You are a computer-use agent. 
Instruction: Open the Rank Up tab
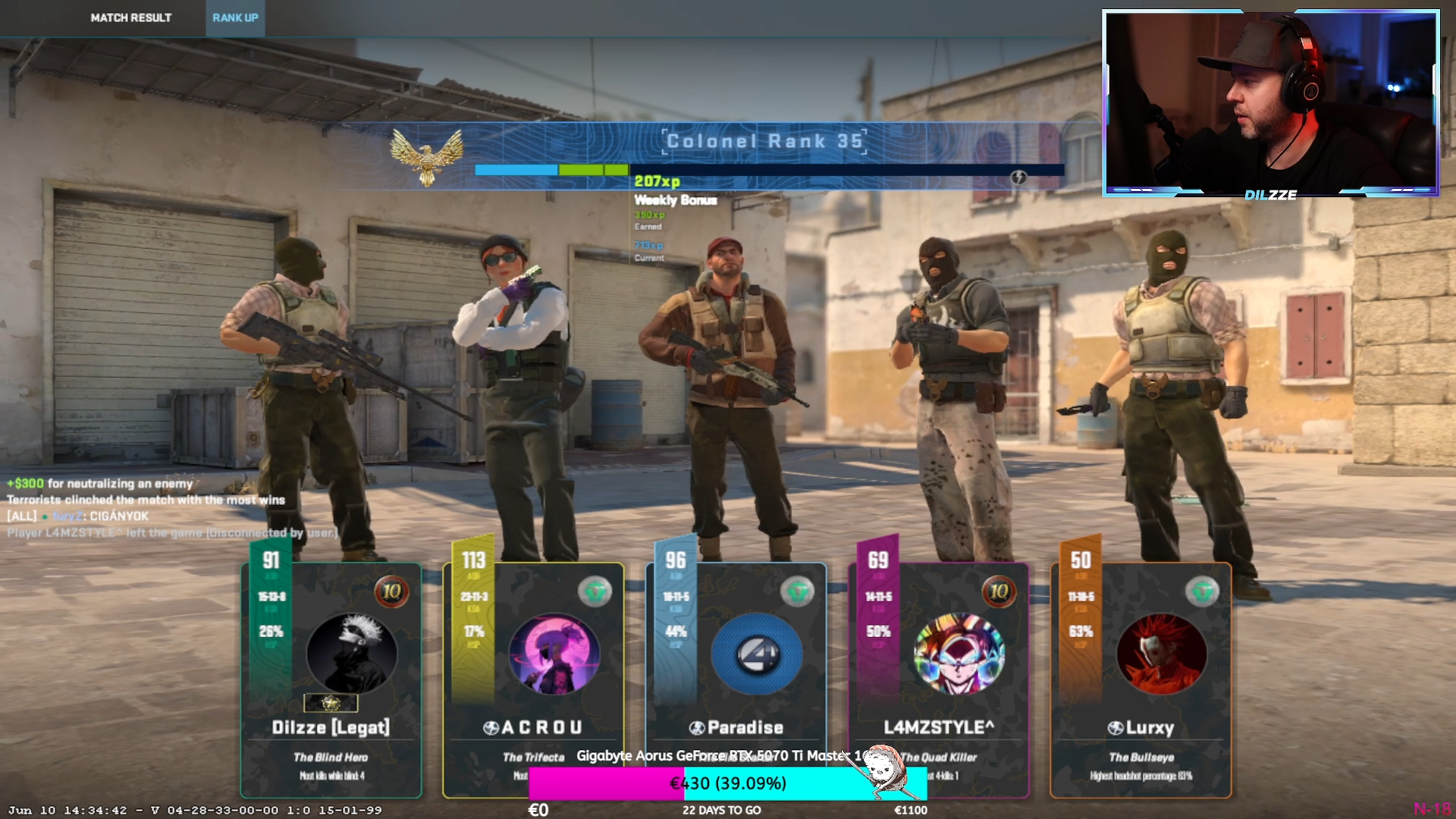click(x=235, y=17)
